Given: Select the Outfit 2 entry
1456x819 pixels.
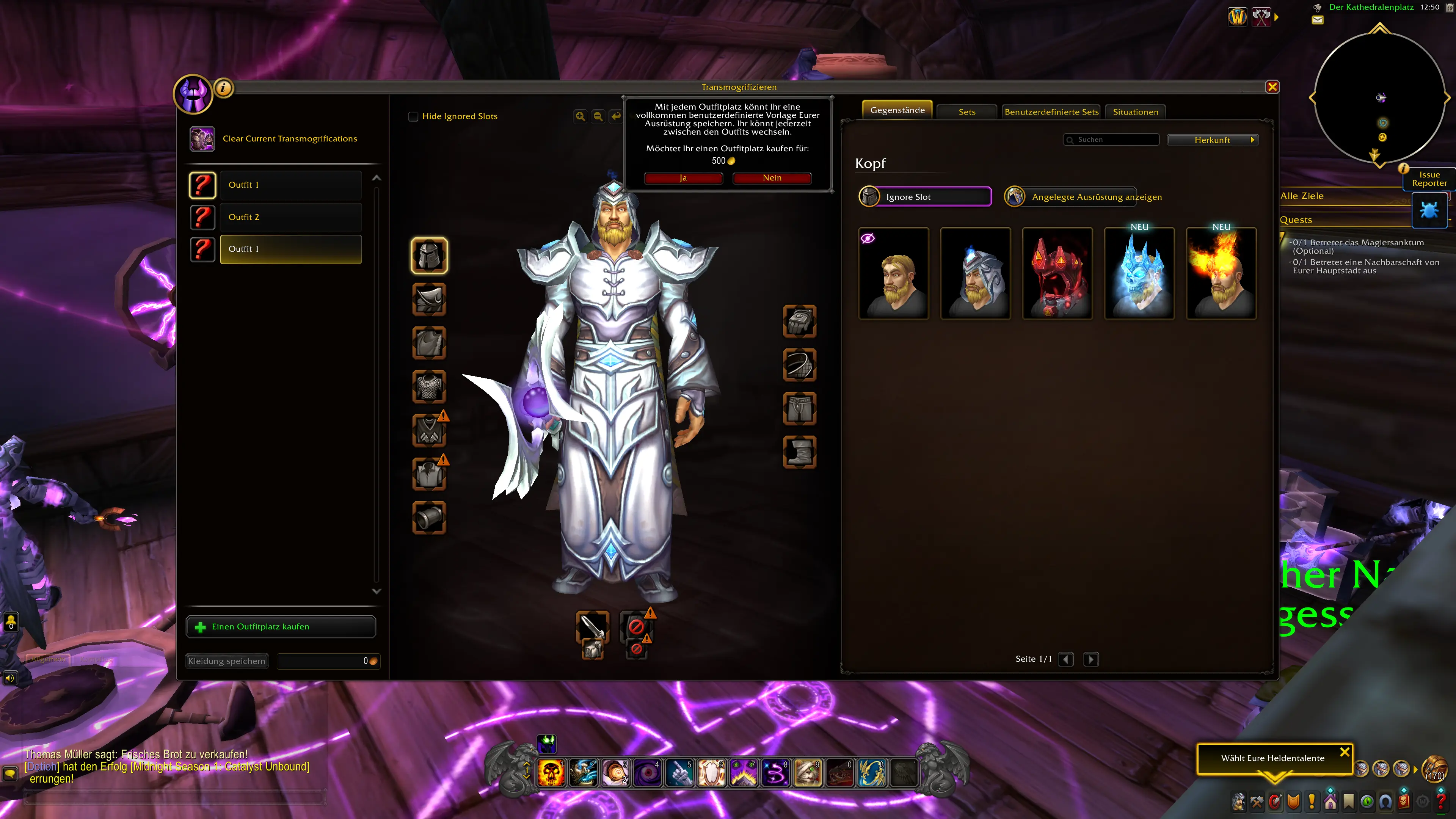Looking at the screenshot, I should tap(290, 217).
